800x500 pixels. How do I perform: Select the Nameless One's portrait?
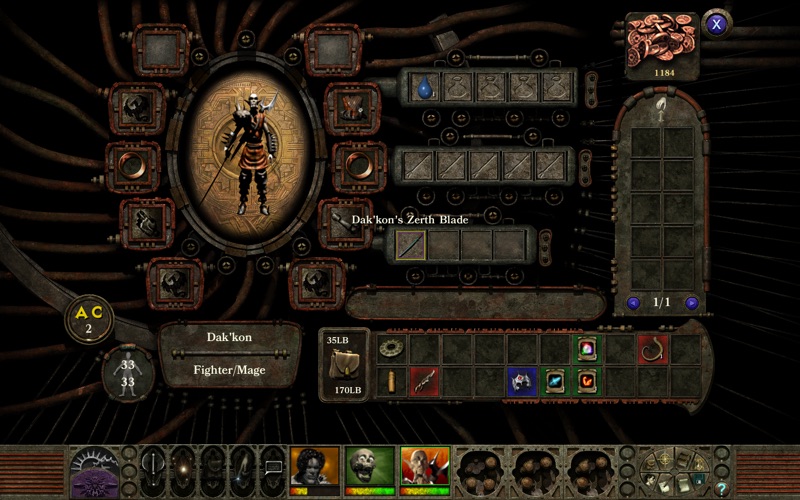coord(313,468)
